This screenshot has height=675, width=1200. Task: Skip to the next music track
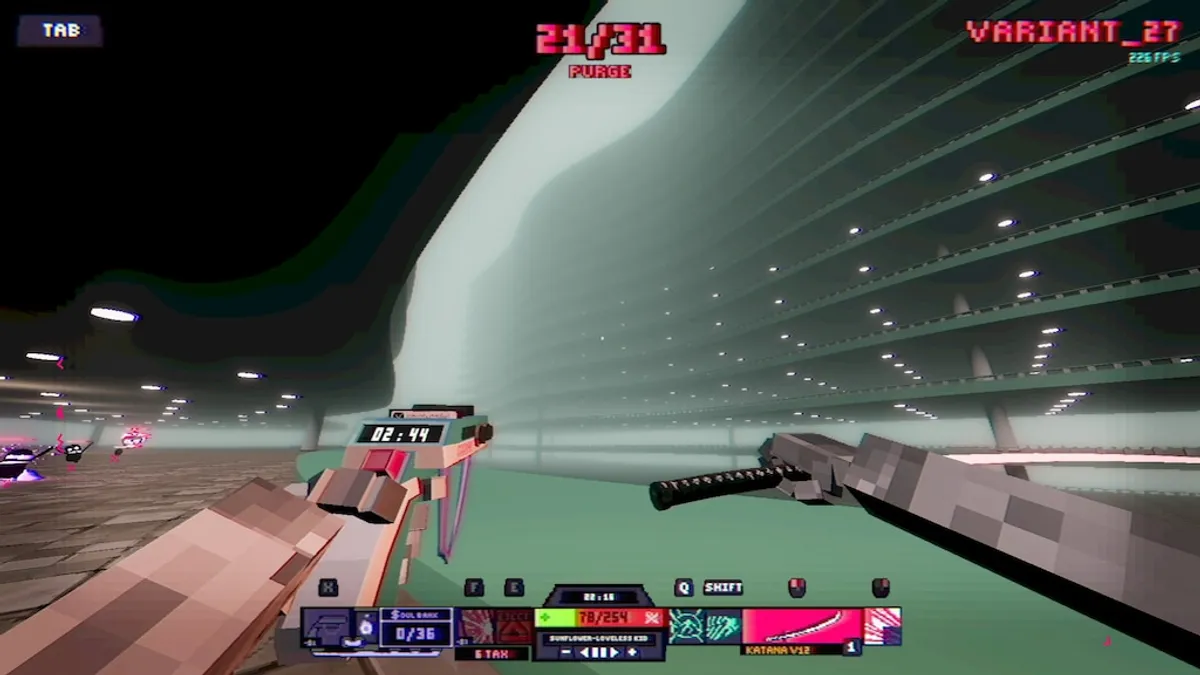click(x=615, y=653)
